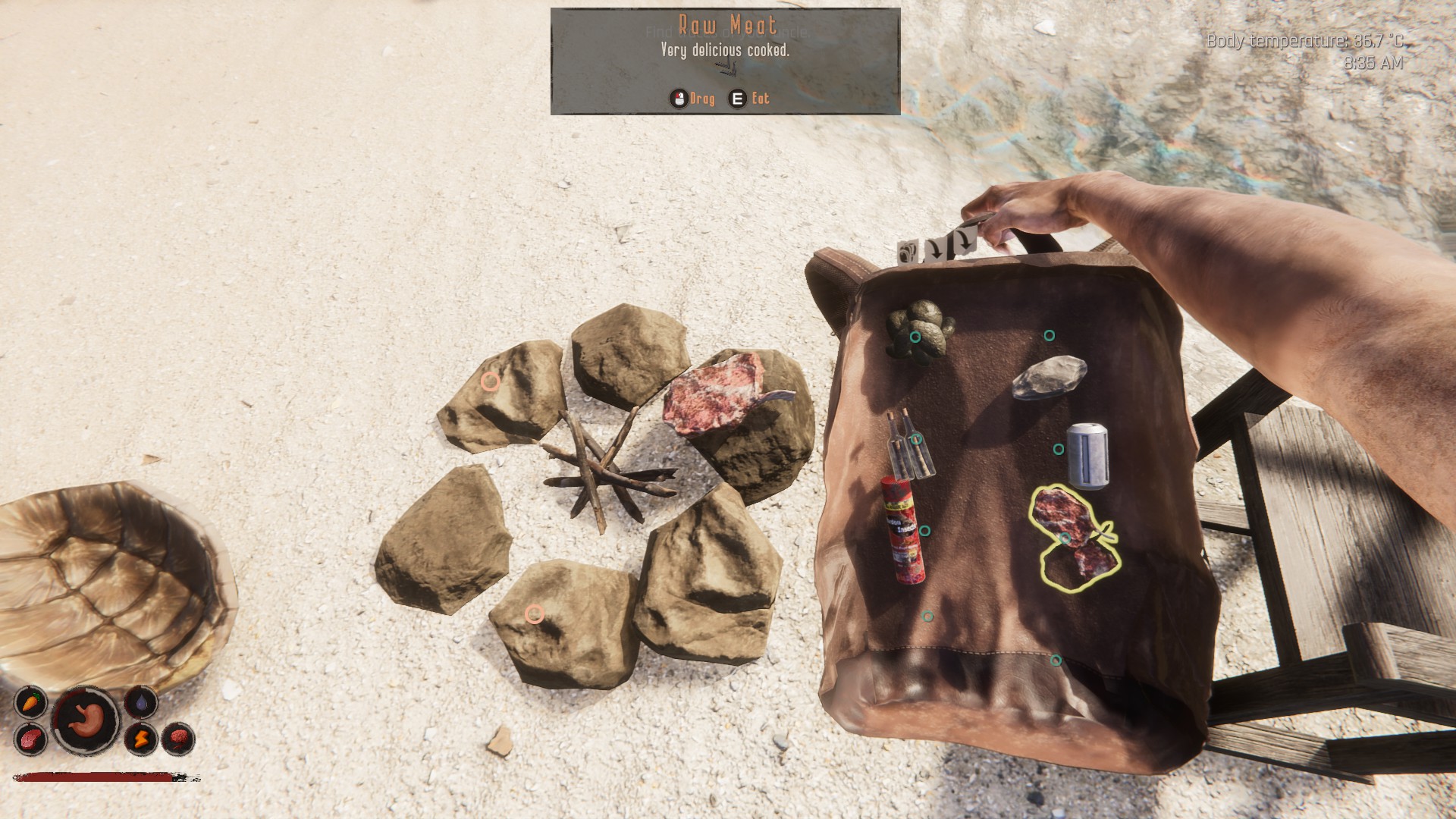
Task: Select the grey stone in the backpack
Action: pos(1049,378)
